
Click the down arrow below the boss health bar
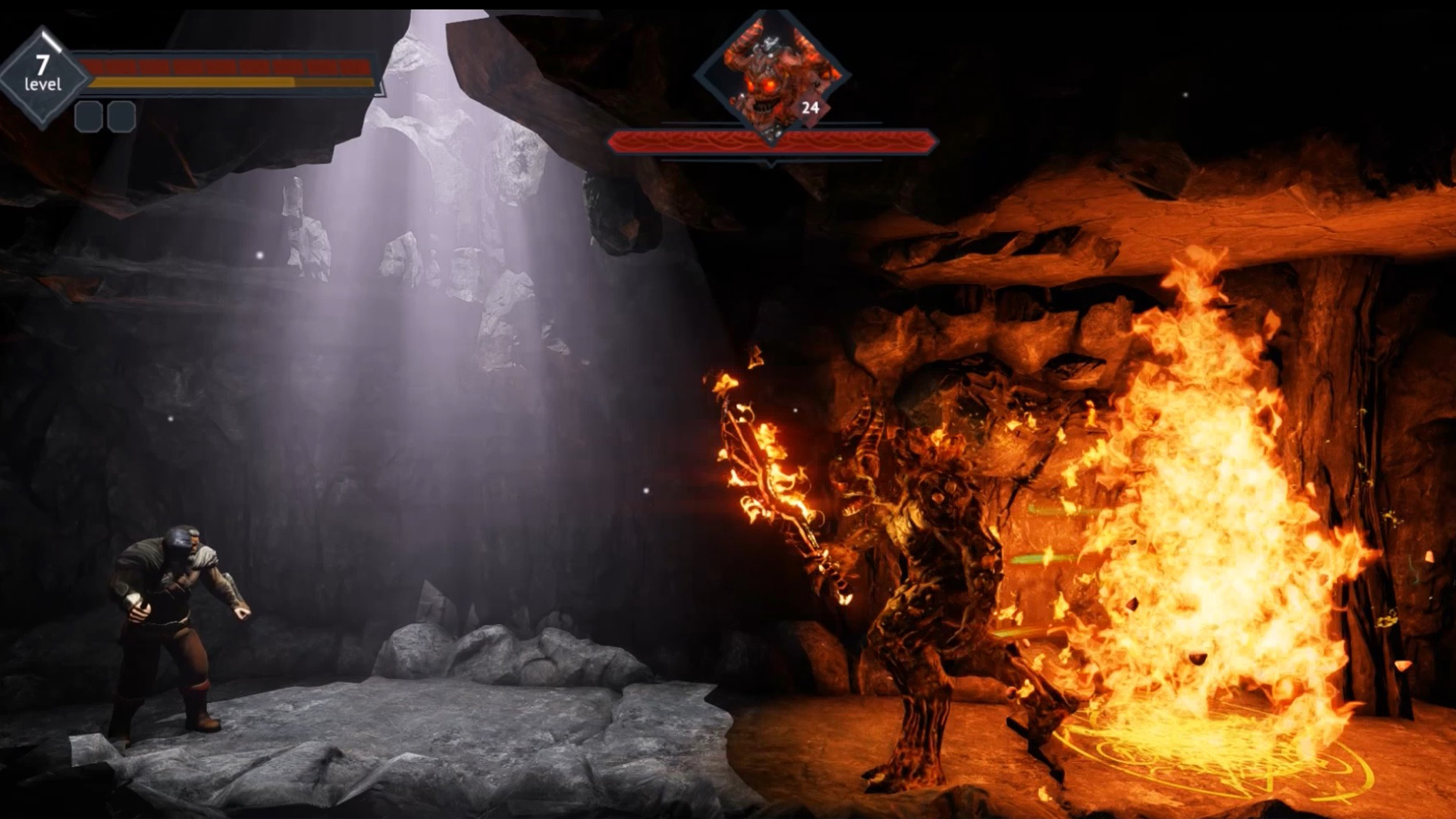[x=770, y=164]
